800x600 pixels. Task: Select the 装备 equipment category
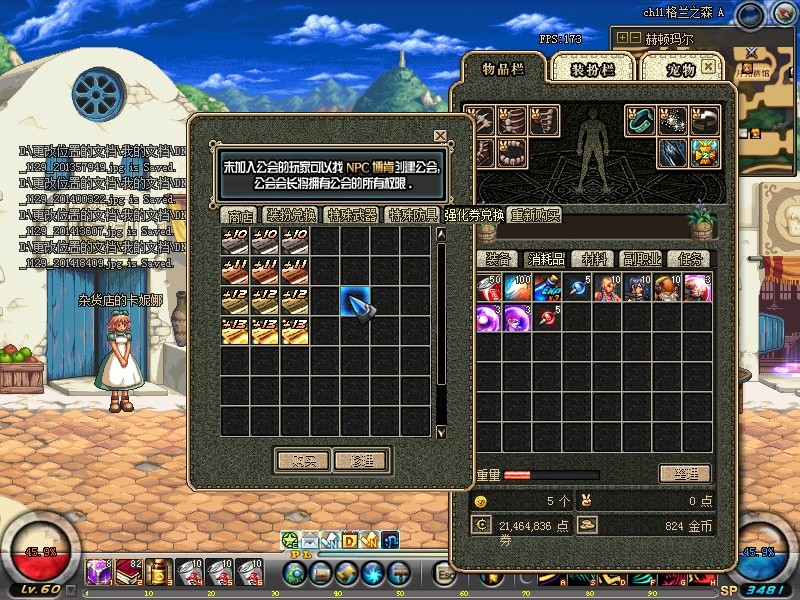[x=499, y=259]
